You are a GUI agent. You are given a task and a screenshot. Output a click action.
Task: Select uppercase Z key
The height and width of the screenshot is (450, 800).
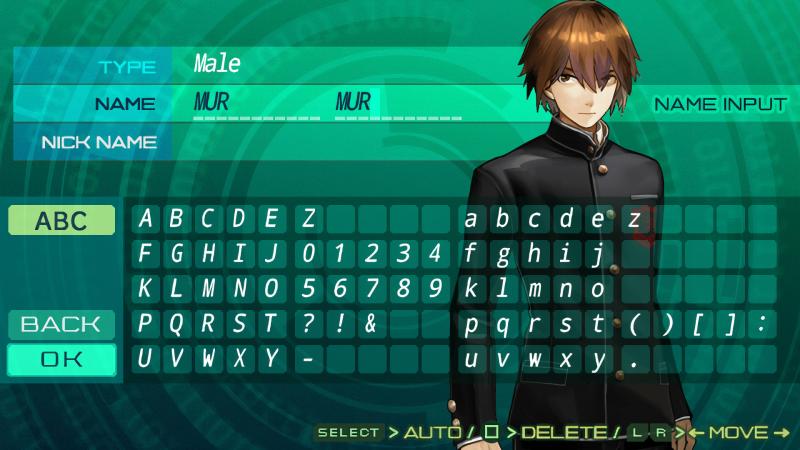pos(309,219)
